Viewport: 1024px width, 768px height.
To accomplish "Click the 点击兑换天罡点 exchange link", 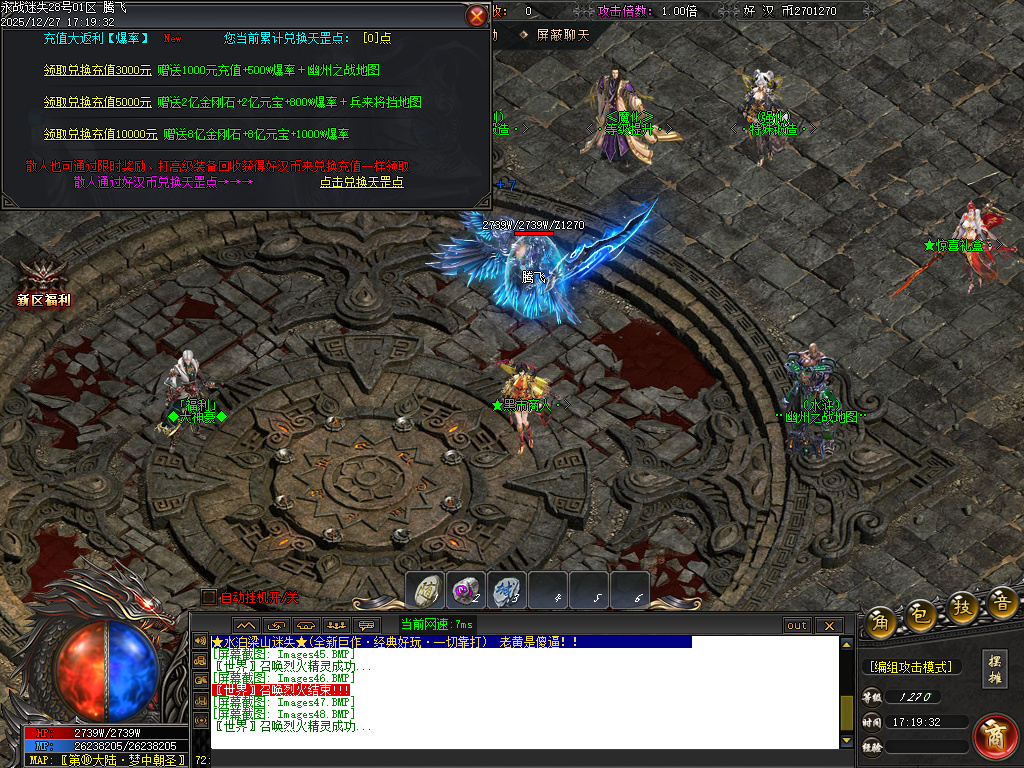I will click(362, 183).
